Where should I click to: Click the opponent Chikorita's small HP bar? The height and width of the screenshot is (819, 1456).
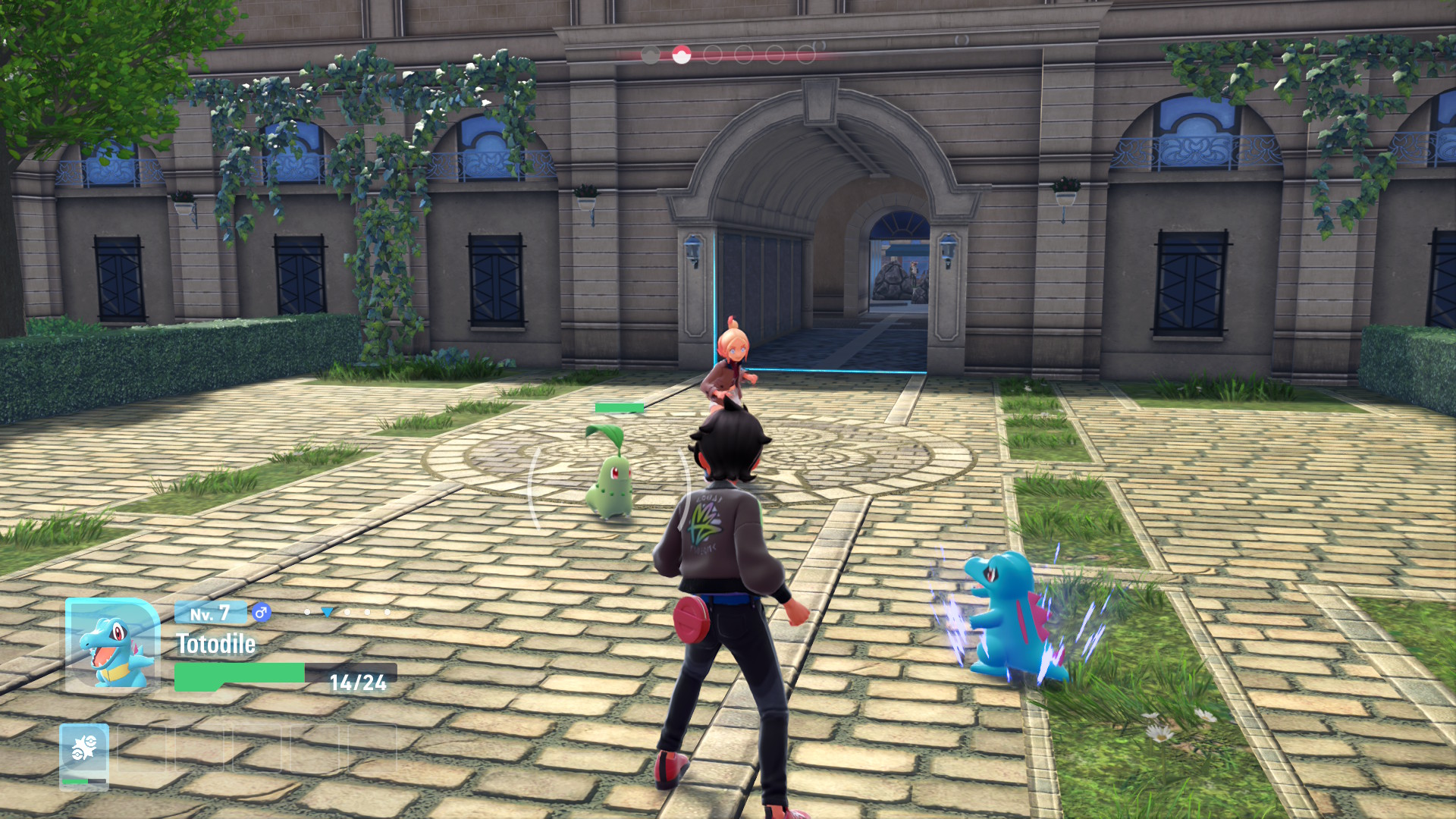618,406
